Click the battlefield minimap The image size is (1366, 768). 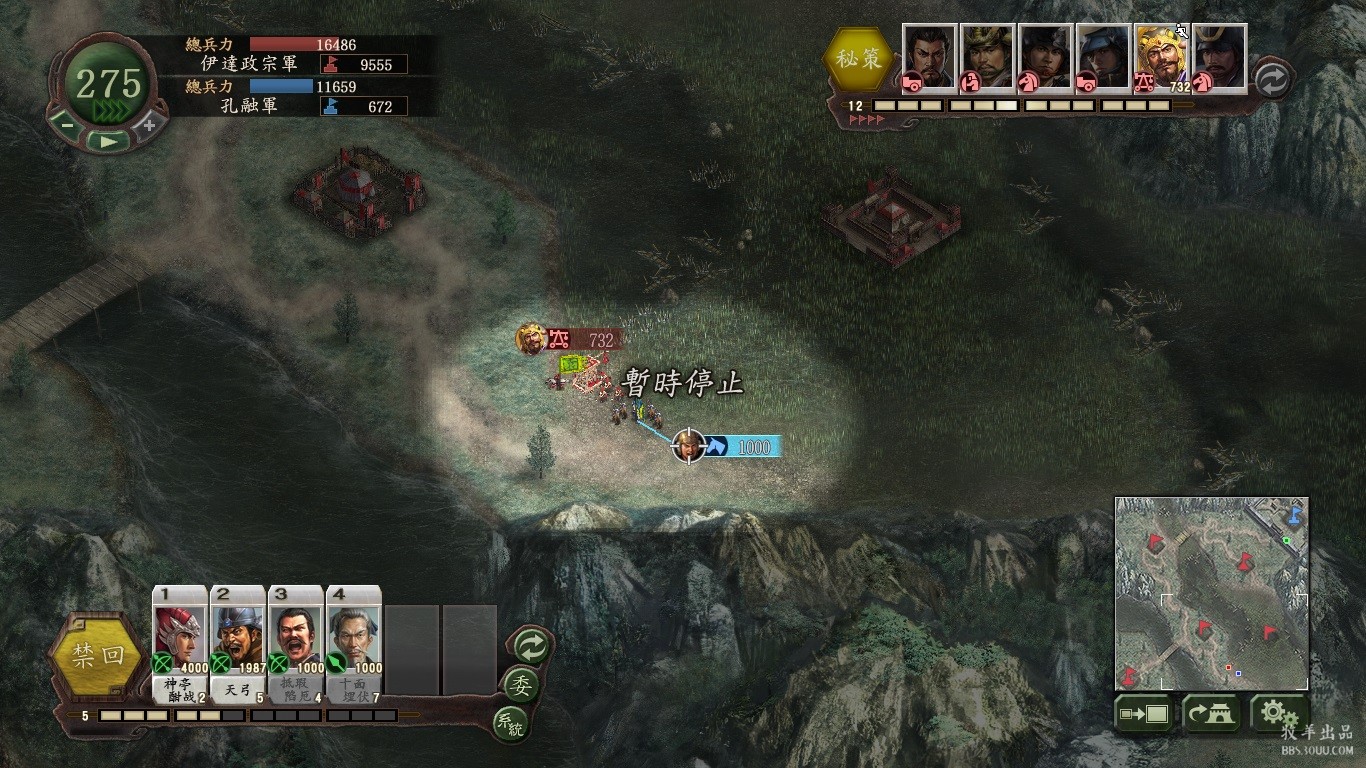pos(1211,593)
